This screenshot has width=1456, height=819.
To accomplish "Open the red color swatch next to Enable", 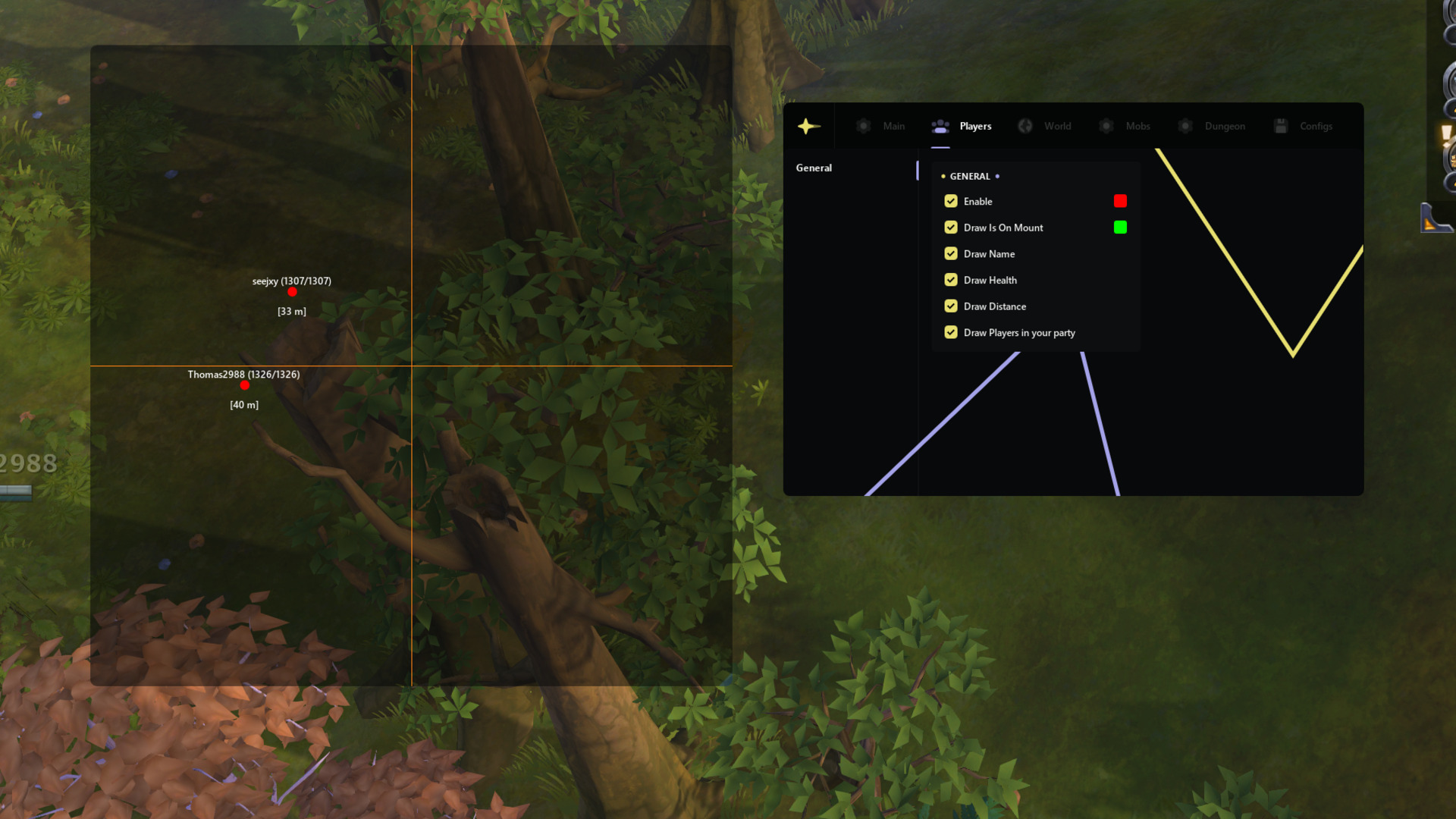I will pos(1120,201).
